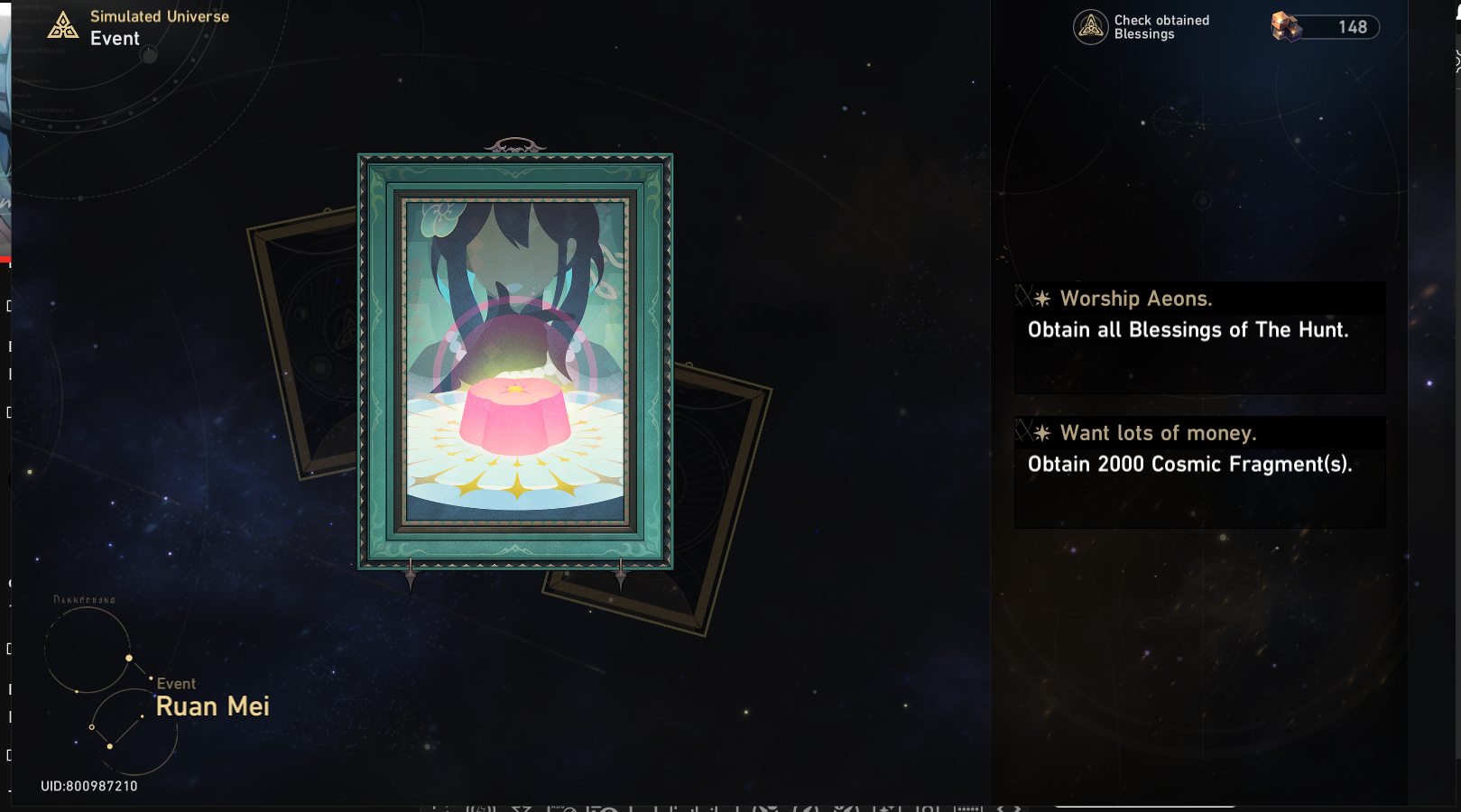
Task: Select the Ruan Mei event name
Action: click(x=212, y=706)
